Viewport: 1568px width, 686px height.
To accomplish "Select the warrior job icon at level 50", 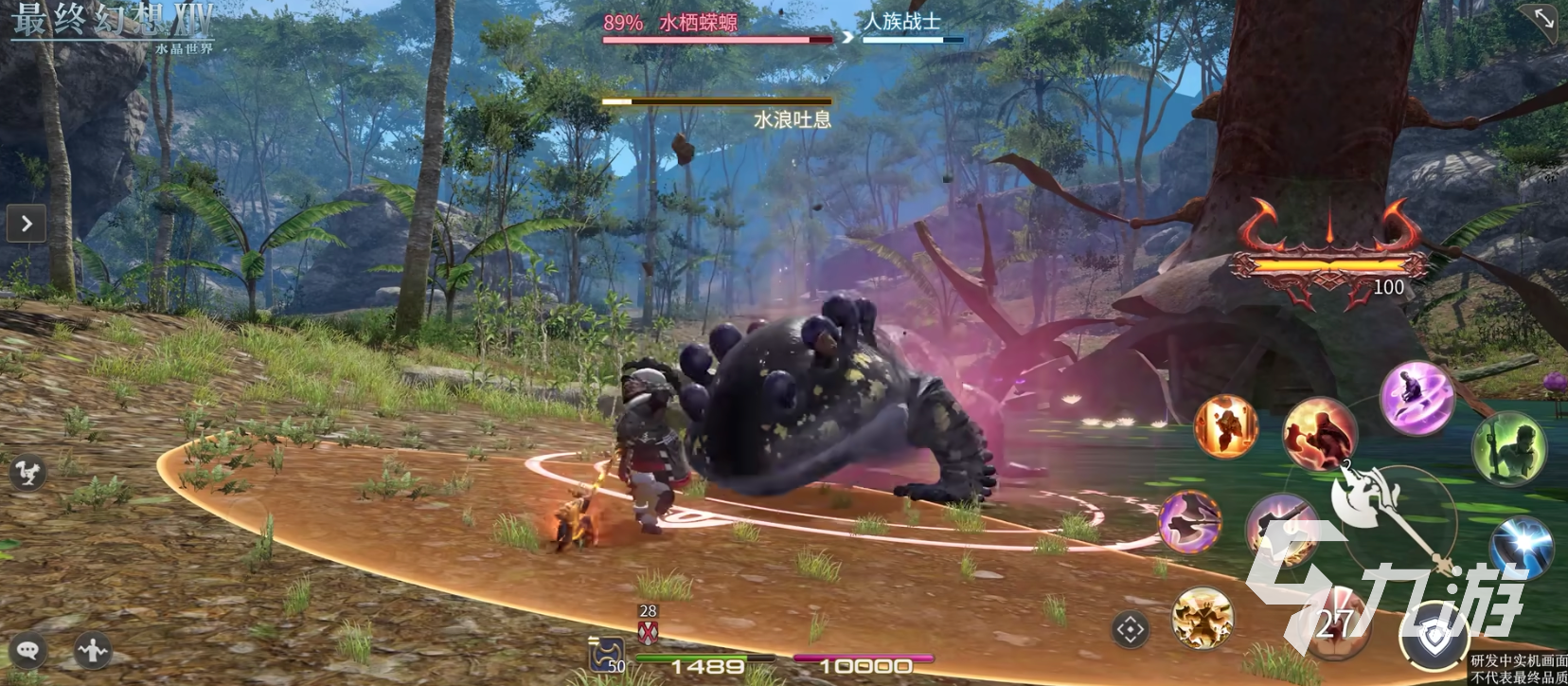I will click(x=607, y=654).
